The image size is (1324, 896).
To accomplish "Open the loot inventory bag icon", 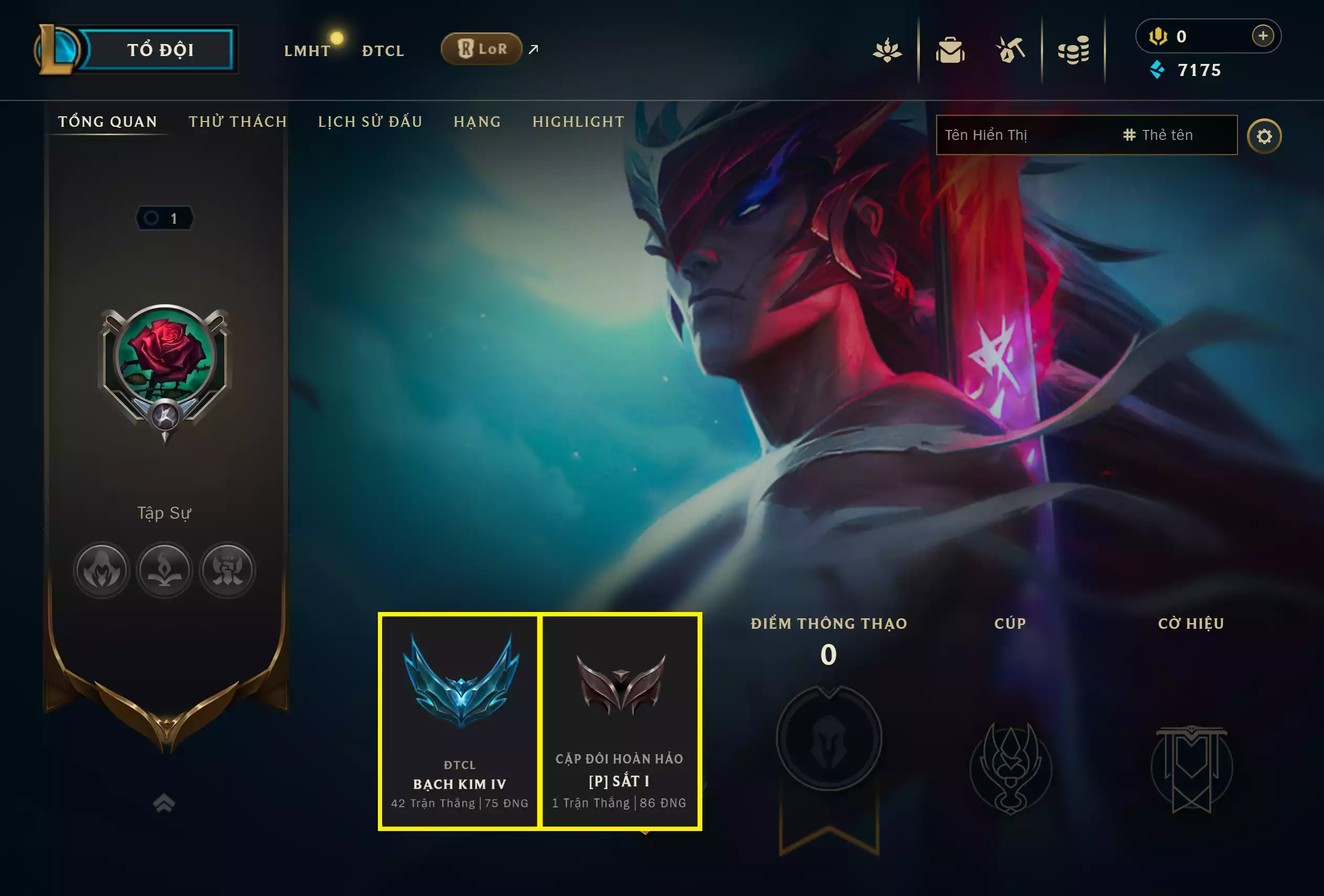I will click(x=950, y=50).
